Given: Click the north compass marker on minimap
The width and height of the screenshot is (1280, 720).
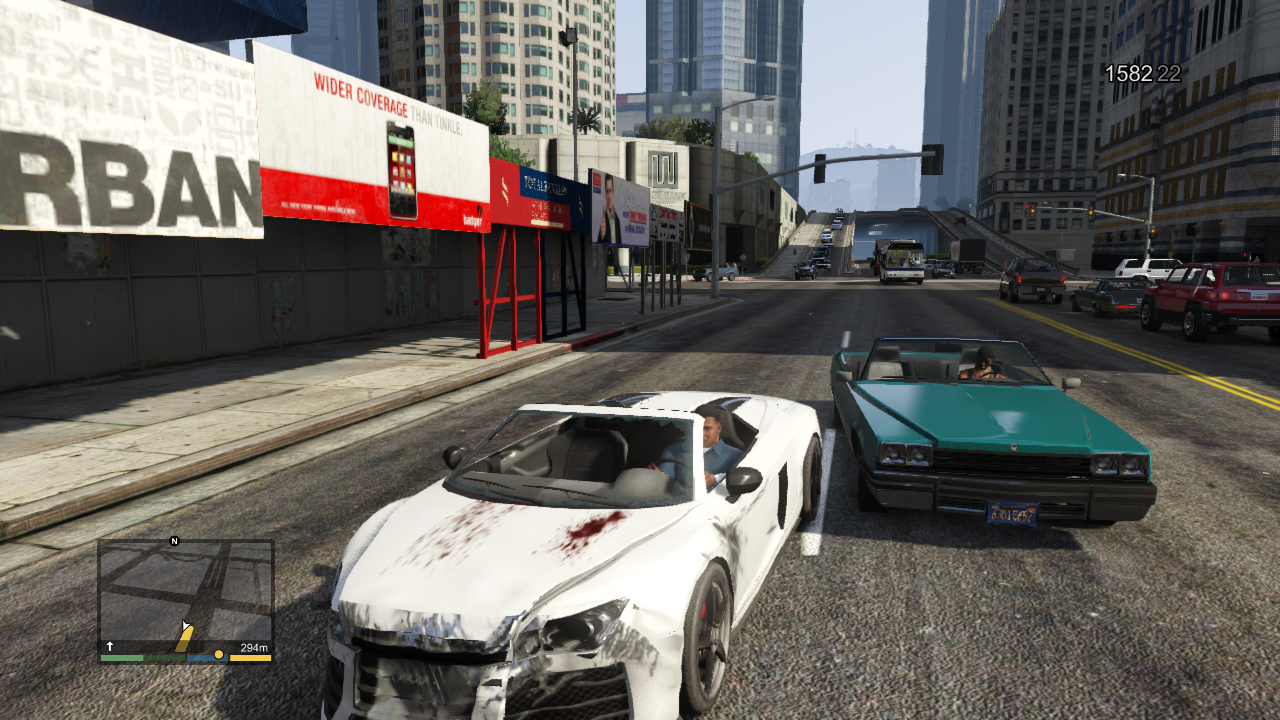Looking at the screenshot, I should 174,541.
